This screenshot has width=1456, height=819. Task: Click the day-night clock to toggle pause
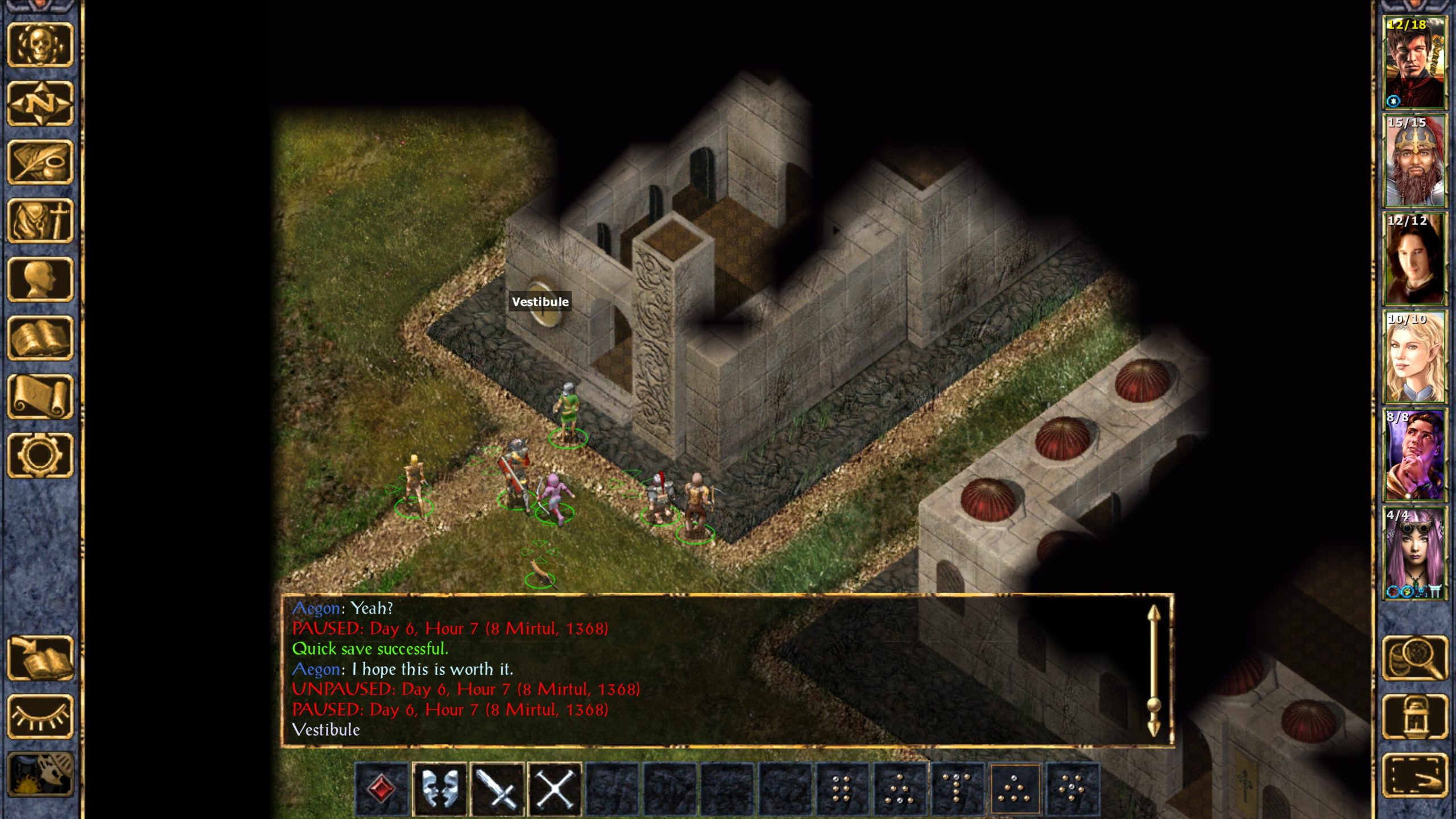[x=40, y=775]
